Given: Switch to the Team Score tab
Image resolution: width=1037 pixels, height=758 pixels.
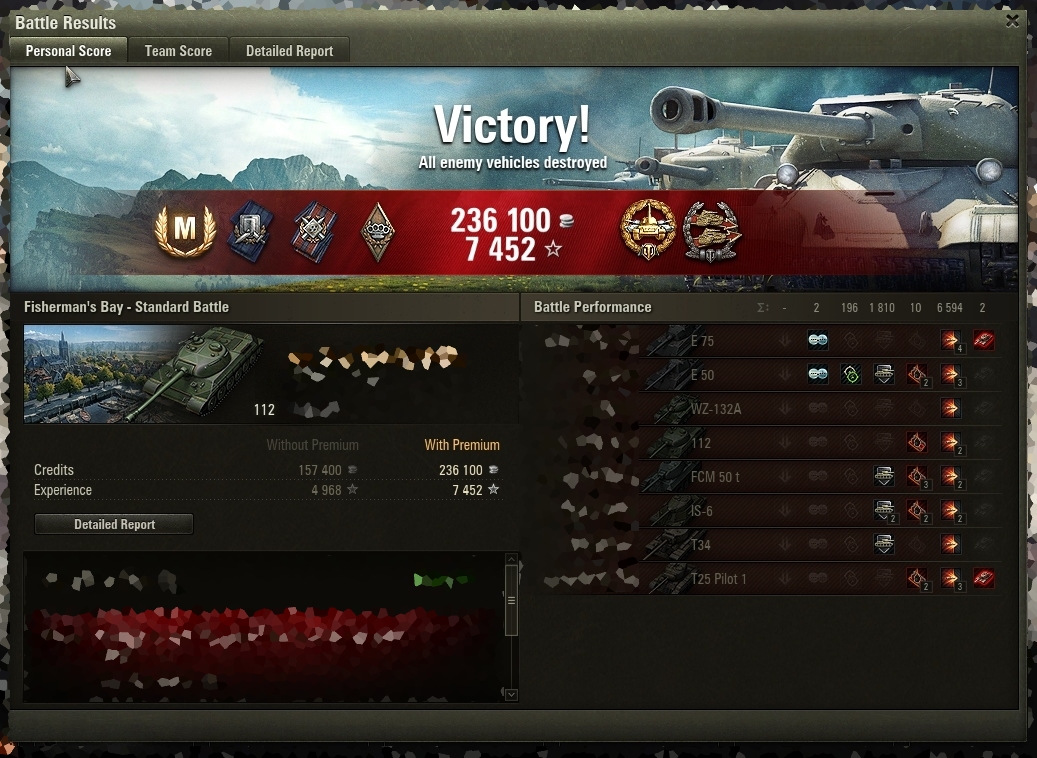Looking at the screenshot, I should pyautogui.click(x=178, y=51).
